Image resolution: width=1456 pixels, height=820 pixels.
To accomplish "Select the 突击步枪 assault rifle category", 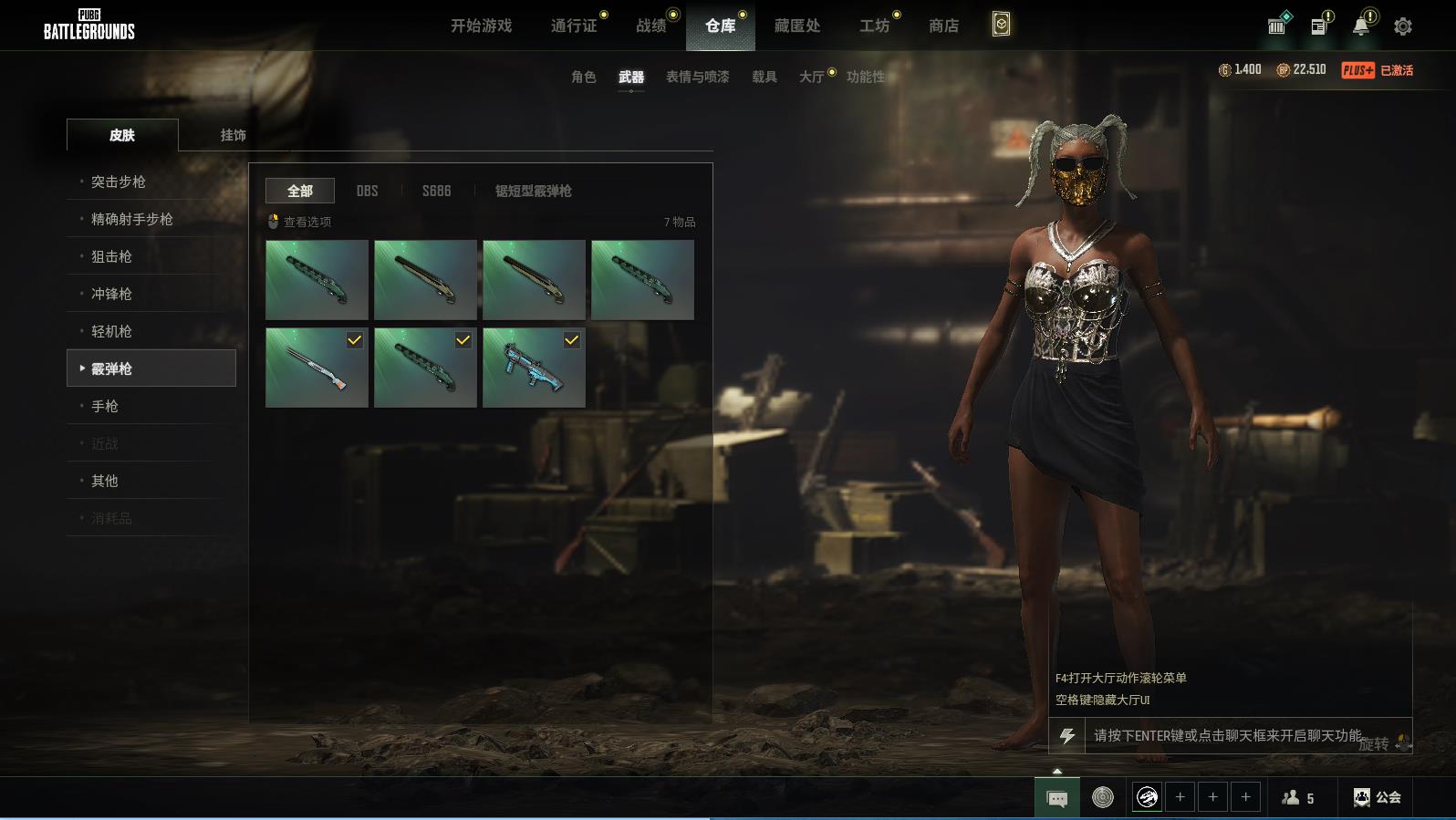I will pos(119,182).
